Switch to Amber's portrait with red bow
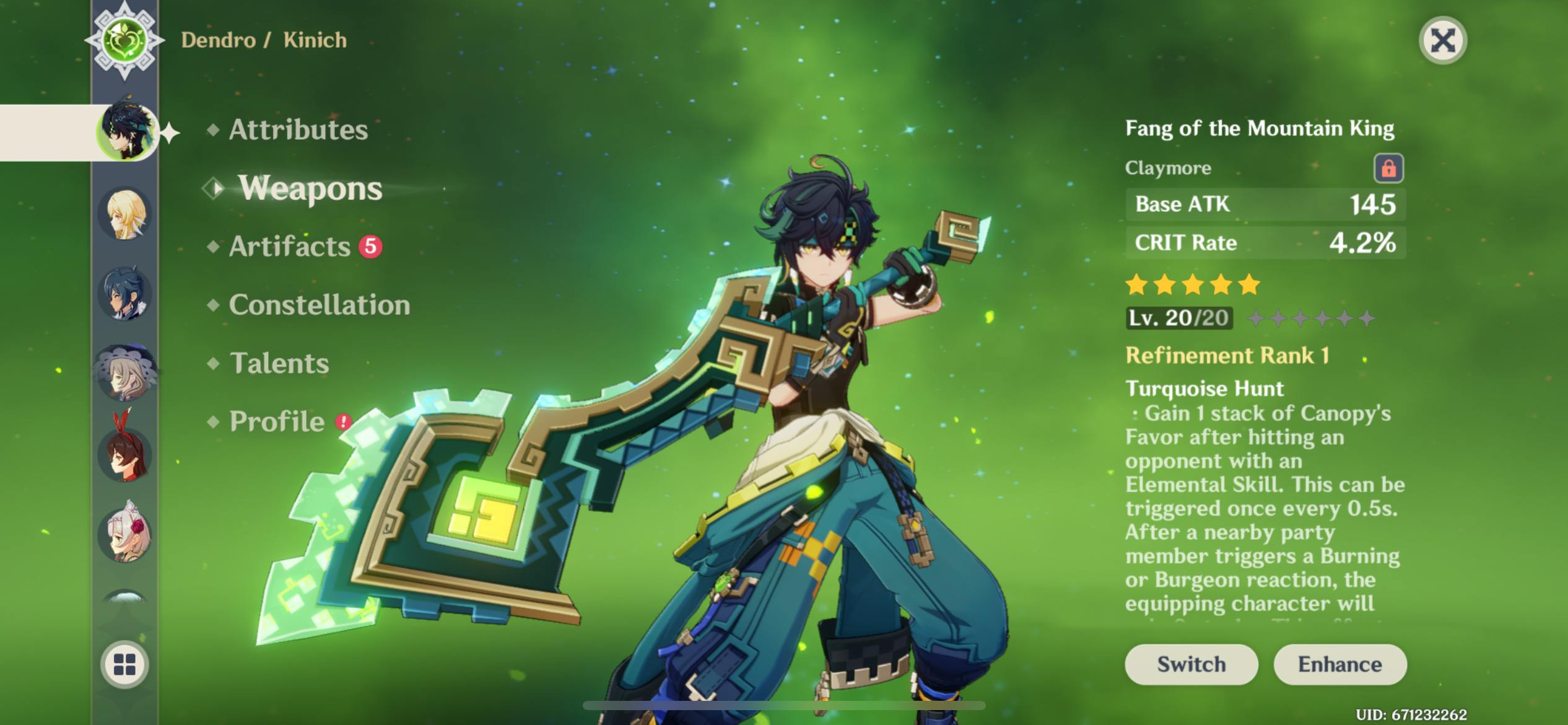The width and height of the screenshot is (1568, 725). [x=125, y=452]
